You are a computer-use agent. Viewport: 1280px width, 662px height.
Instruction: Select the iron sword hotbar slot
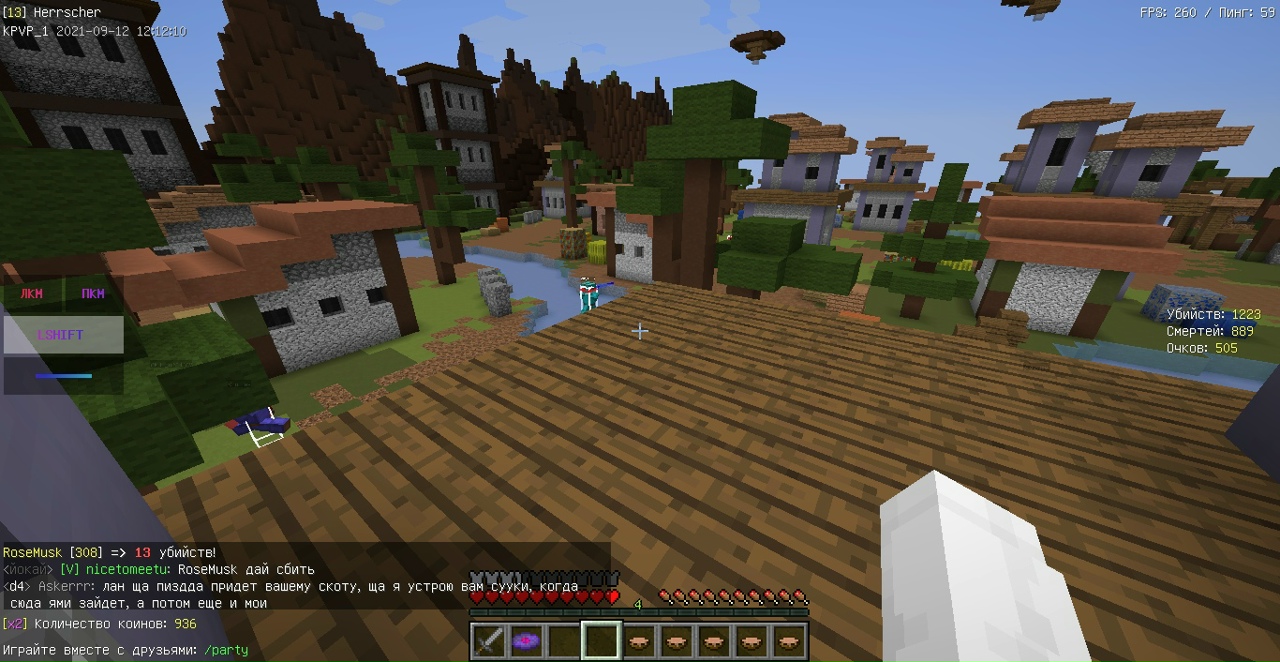point(489,640)
